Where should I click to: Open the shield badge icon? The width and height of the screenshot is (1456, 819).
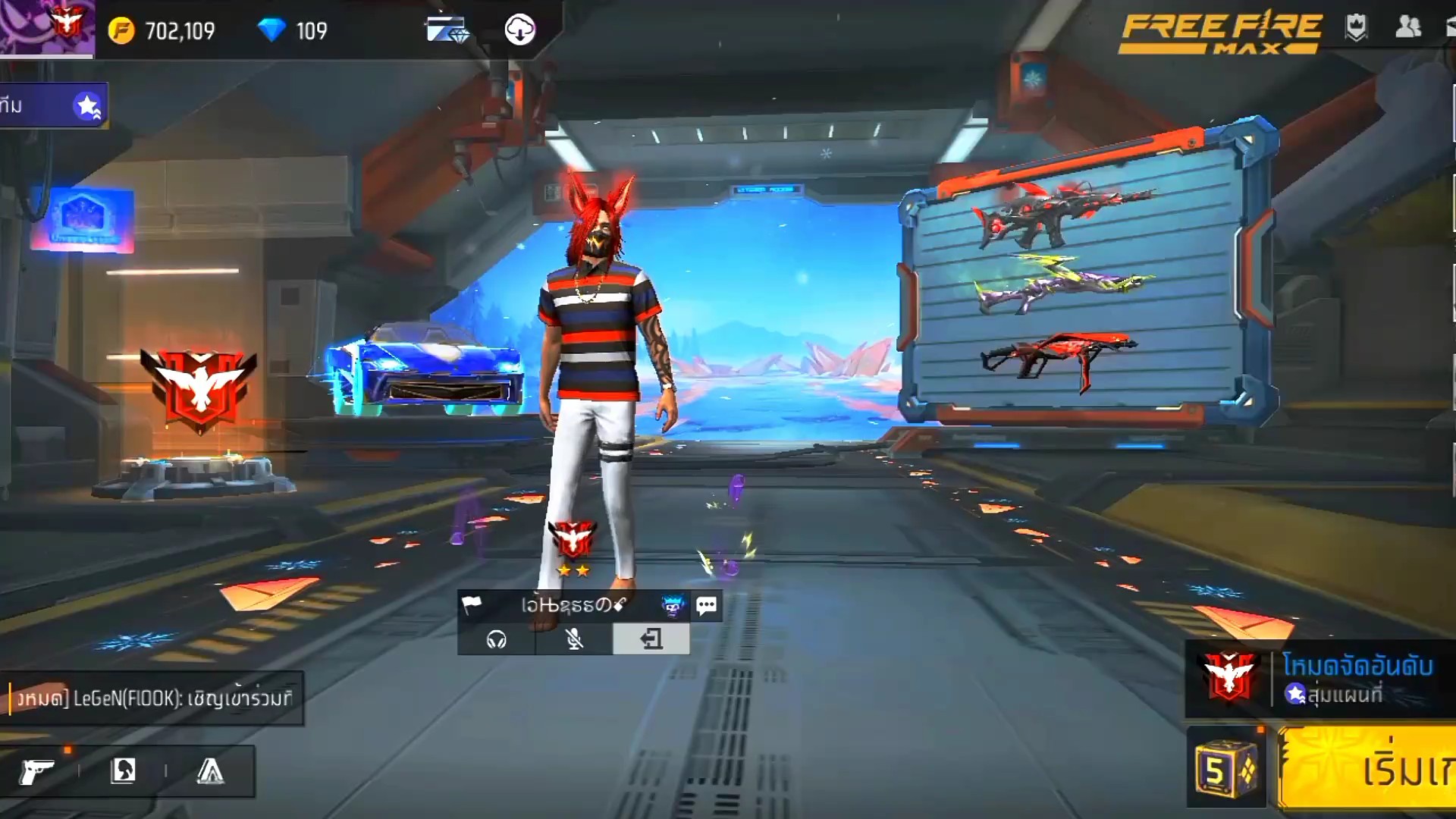click(x=1356, y=28)
